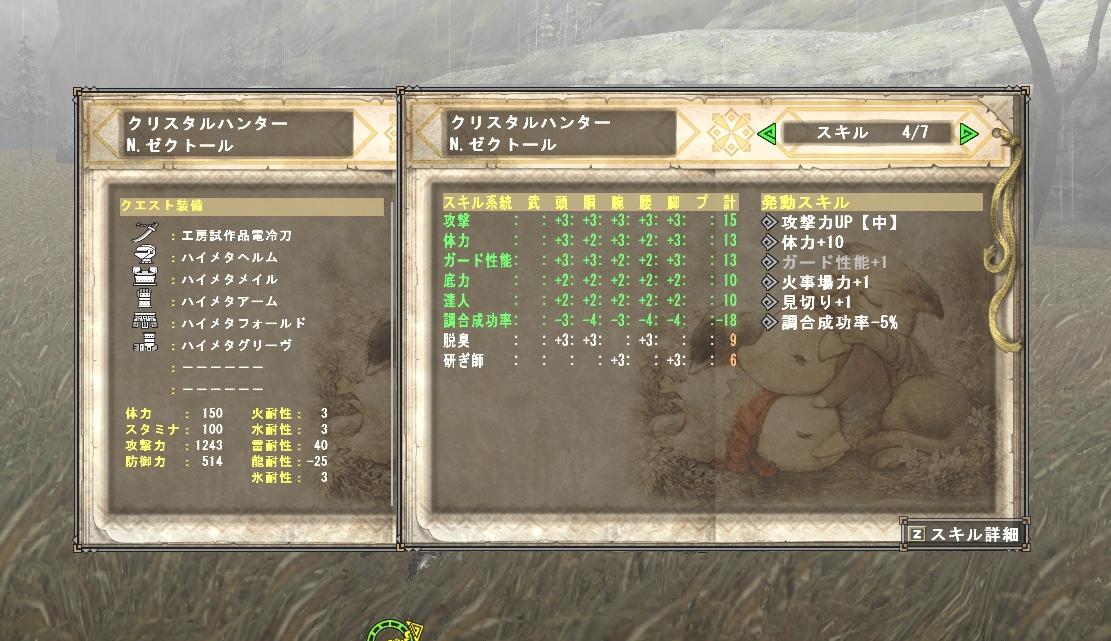
Task: Select the 攻撃 skill tree row
Action: [590, 221]
